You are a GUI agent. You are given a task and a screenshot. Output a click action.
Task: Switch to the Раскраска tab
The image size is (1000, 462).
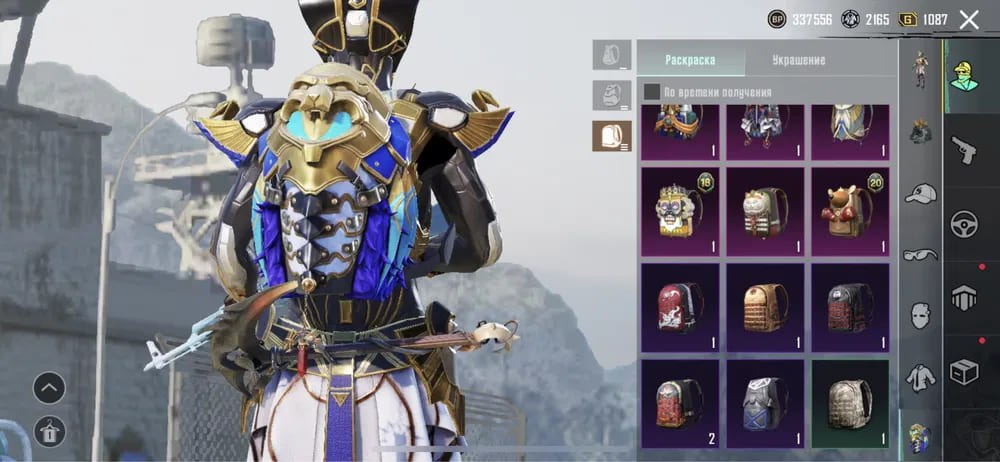[x=690, y=60]
